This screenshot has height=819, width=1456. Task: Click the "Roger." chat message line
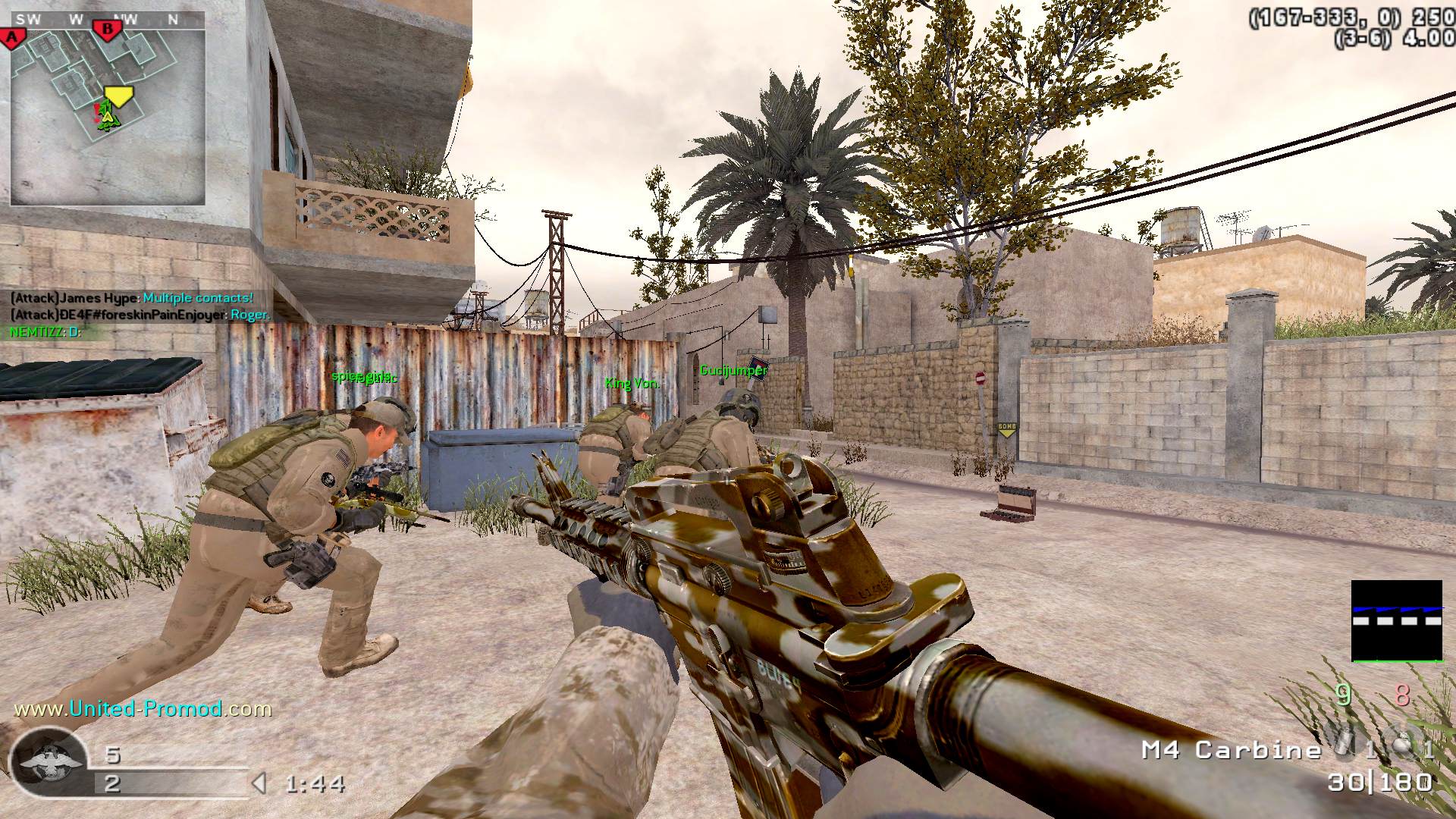140,315
